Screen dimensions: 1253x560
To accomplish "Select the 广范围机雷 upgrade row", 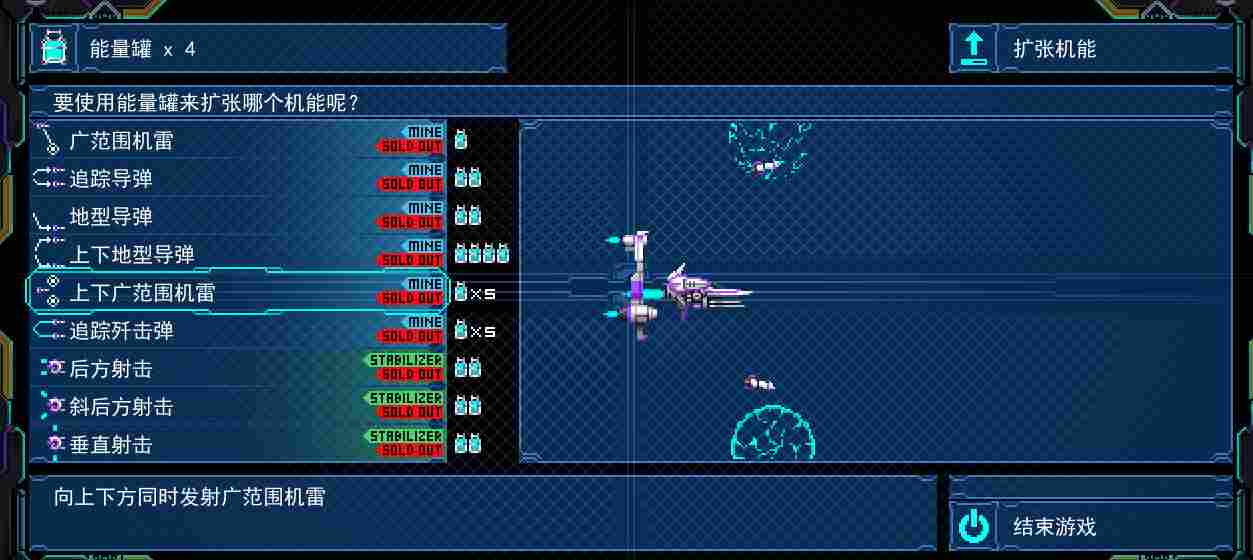I will pos(238,141).
